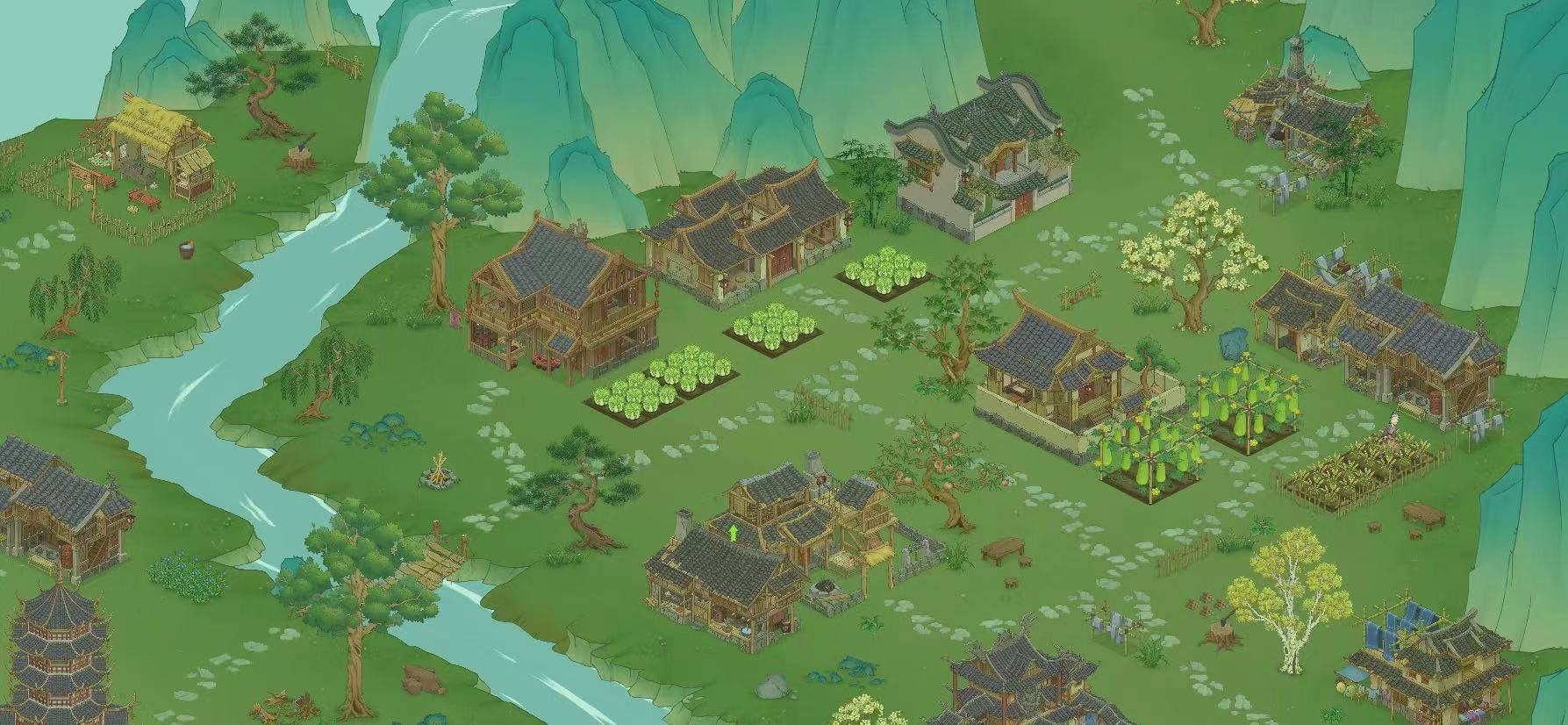Screen dimensions: 1568x725
Task: Click the green upgrade arrow indicator
Action: (x=734, y=532)
